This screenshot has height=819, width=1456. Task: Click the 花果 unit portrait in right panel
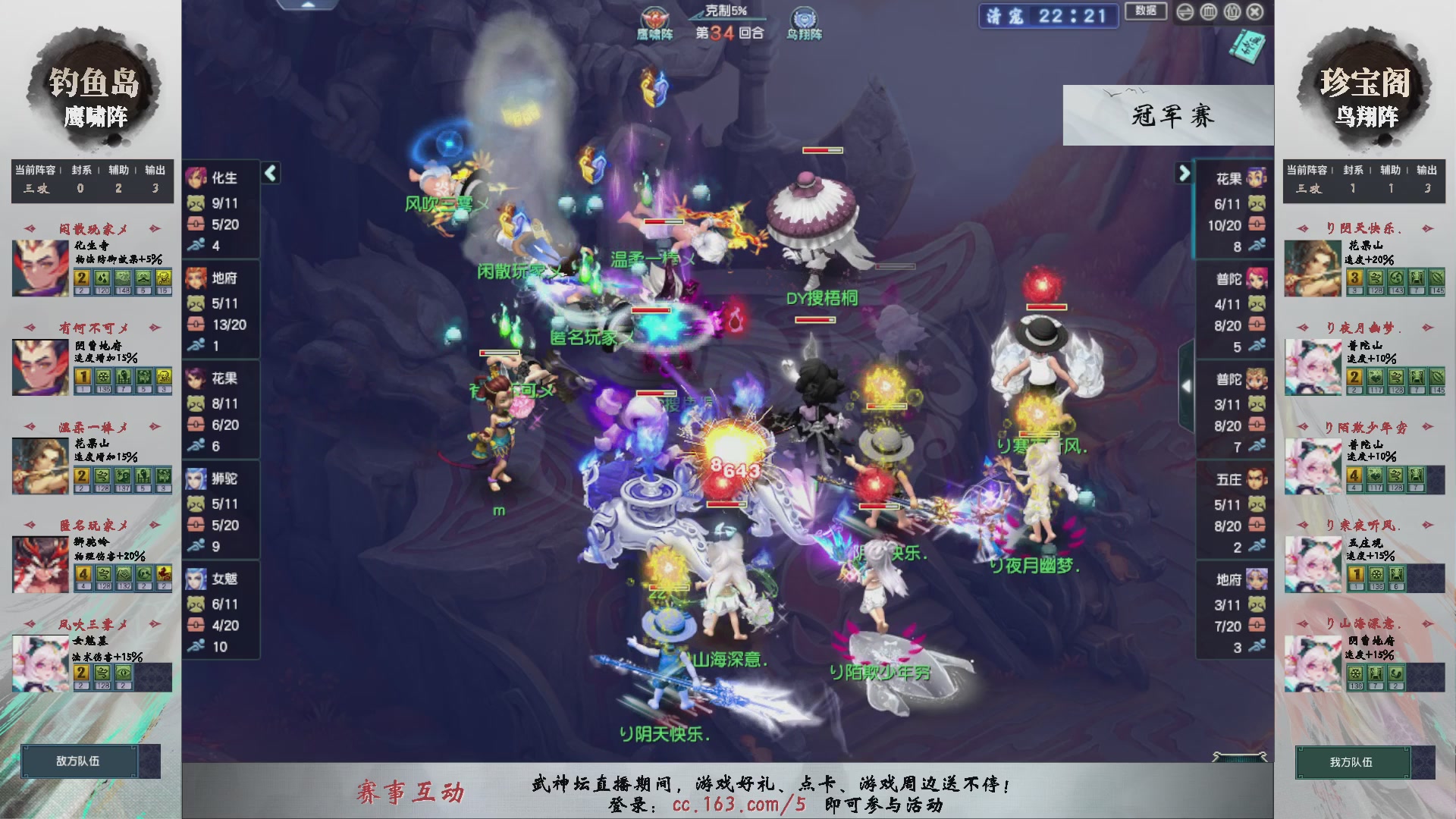point(1255,179)
